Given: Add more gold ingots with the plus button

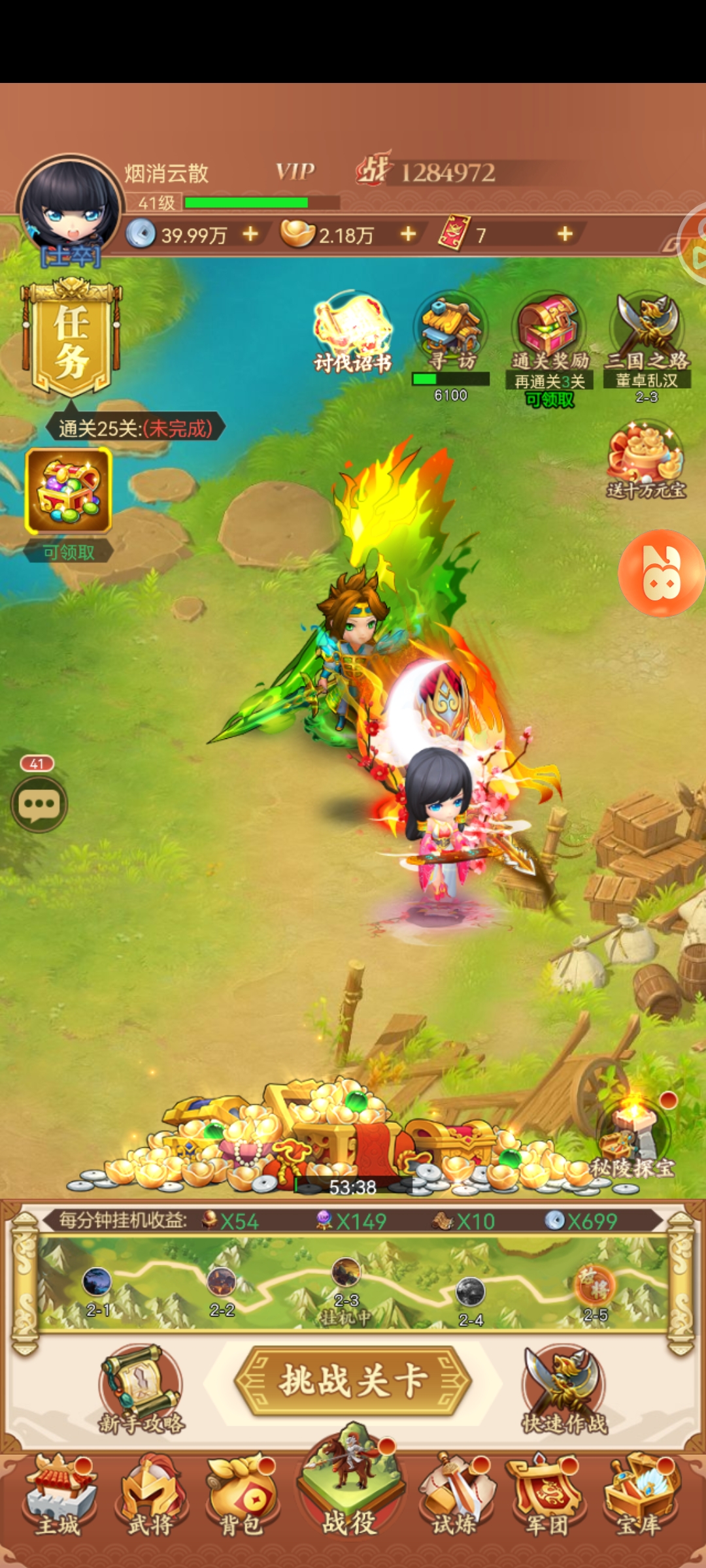Looking at the screenshot, I should (409, 234).
